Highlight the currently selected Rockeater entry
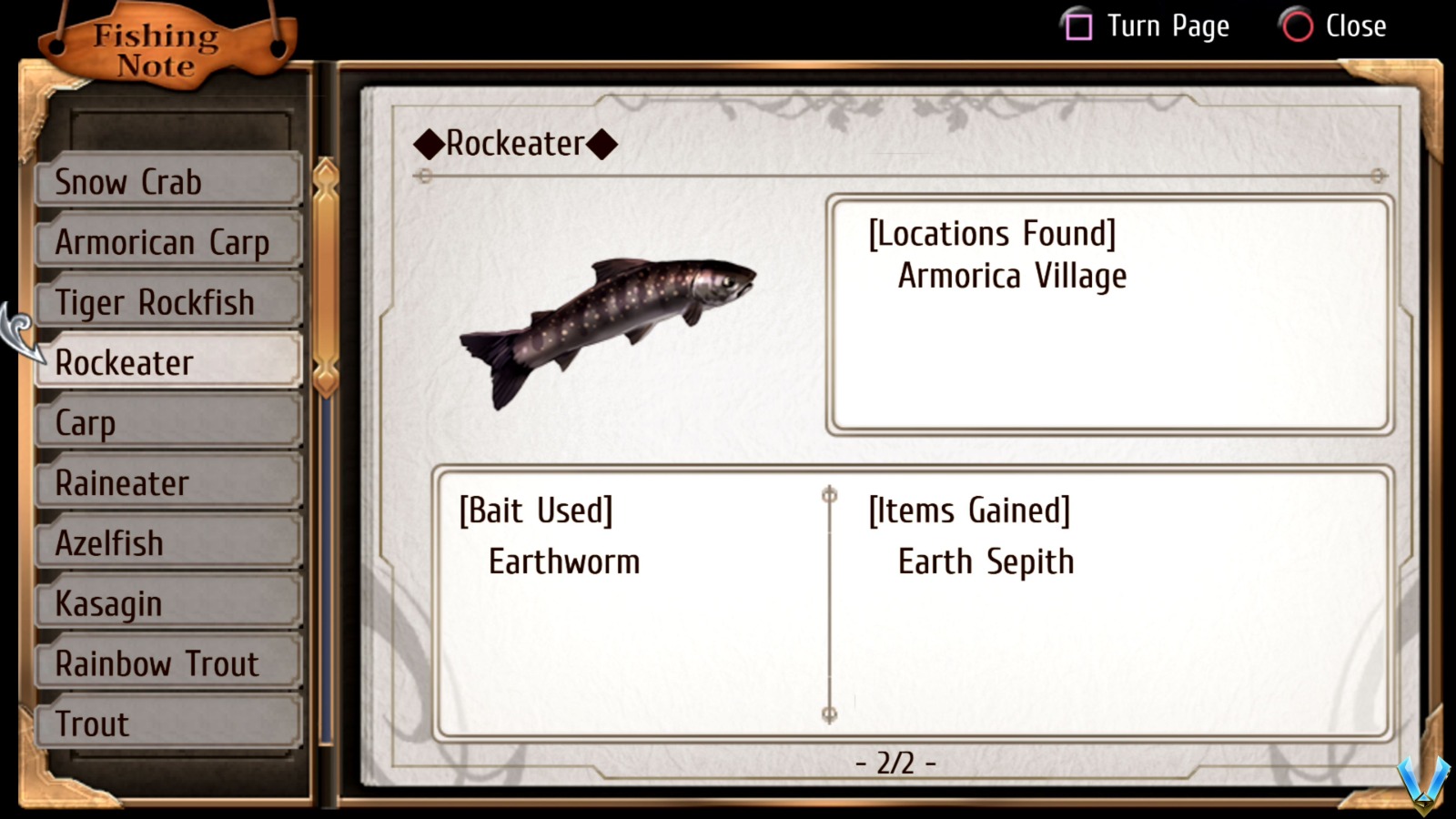 point(168,362)
